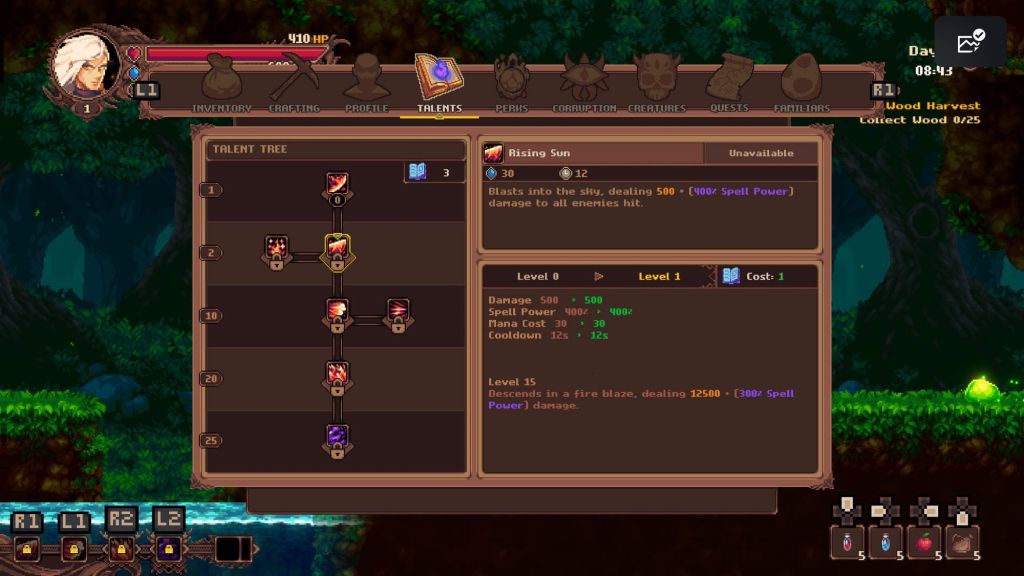Open the Perks tab

(511, 85)
